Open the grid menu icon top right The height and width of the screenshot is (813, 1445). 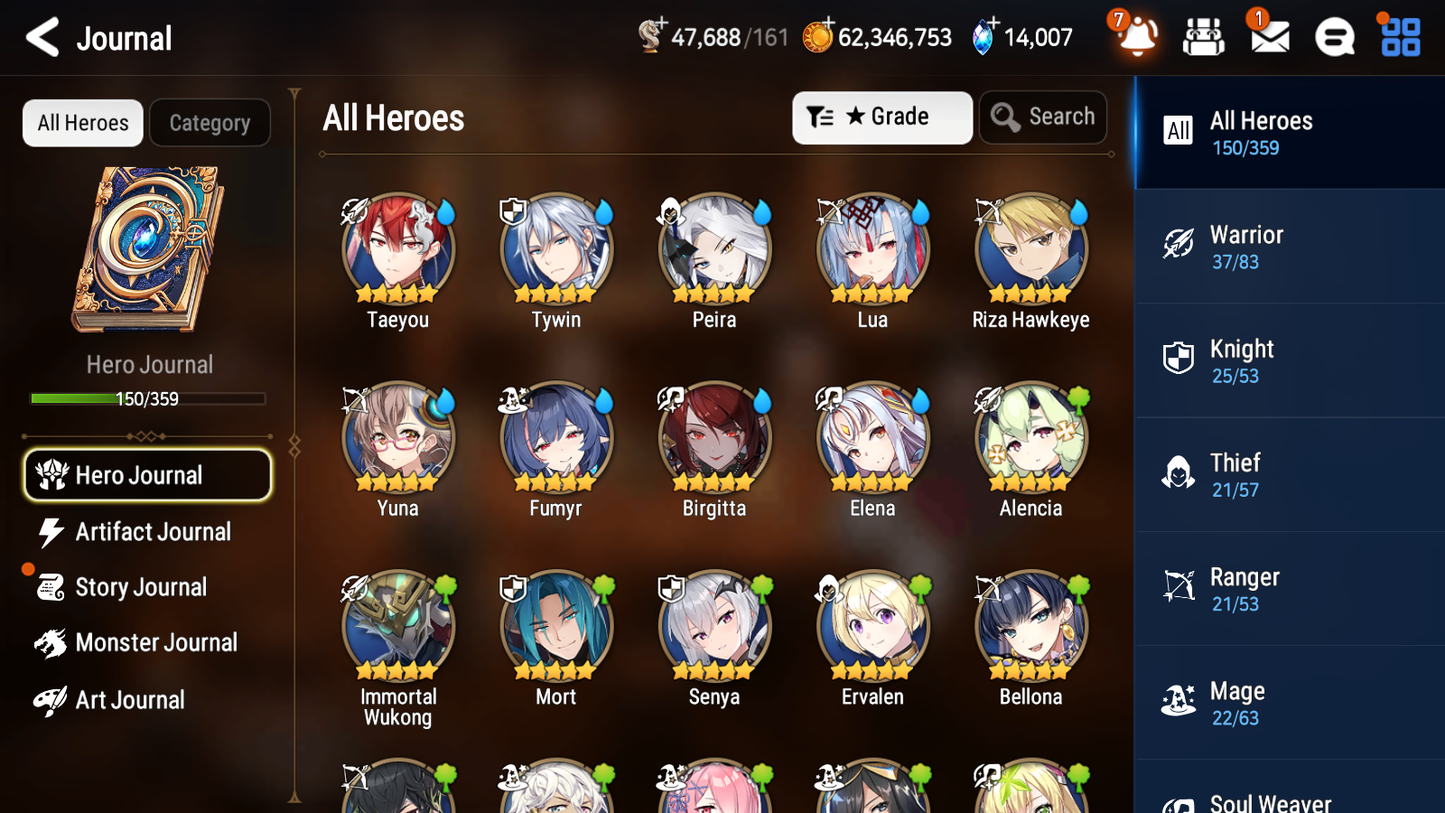pos(1398,37)
